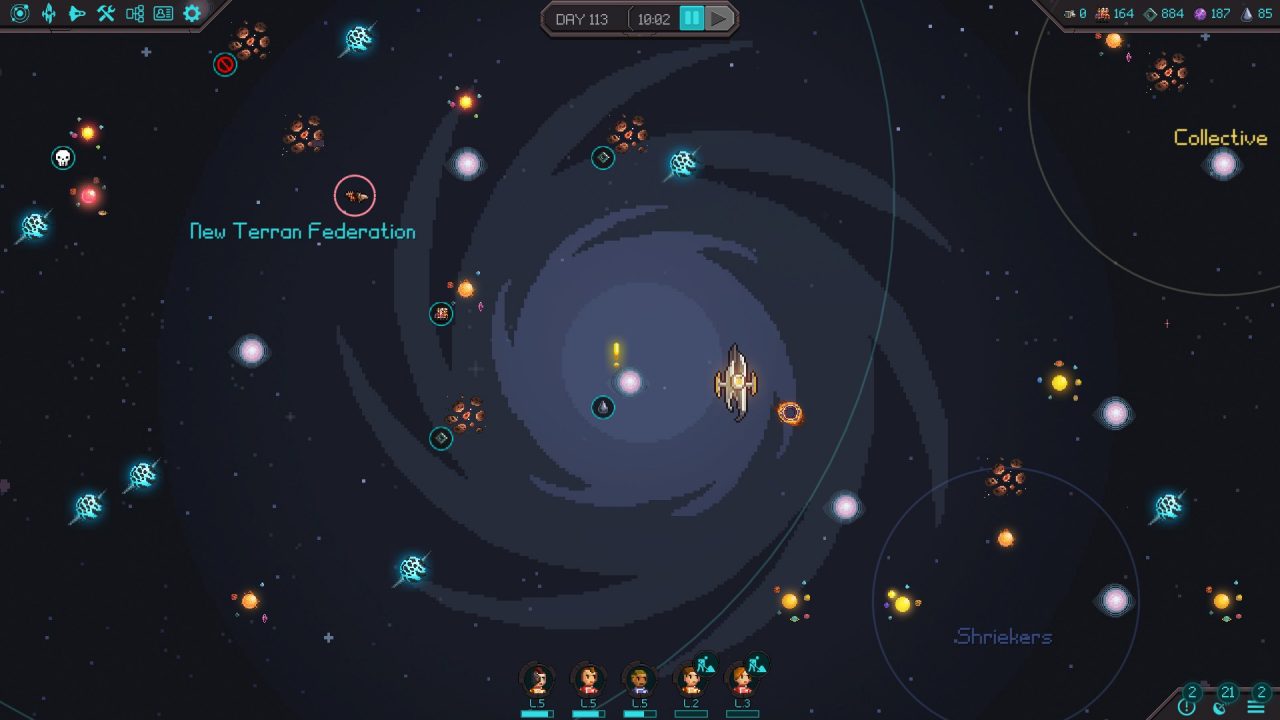The image size is (1280, 720).
Task: Select the level 3 crew member portrait
Action: coord(741,681)
